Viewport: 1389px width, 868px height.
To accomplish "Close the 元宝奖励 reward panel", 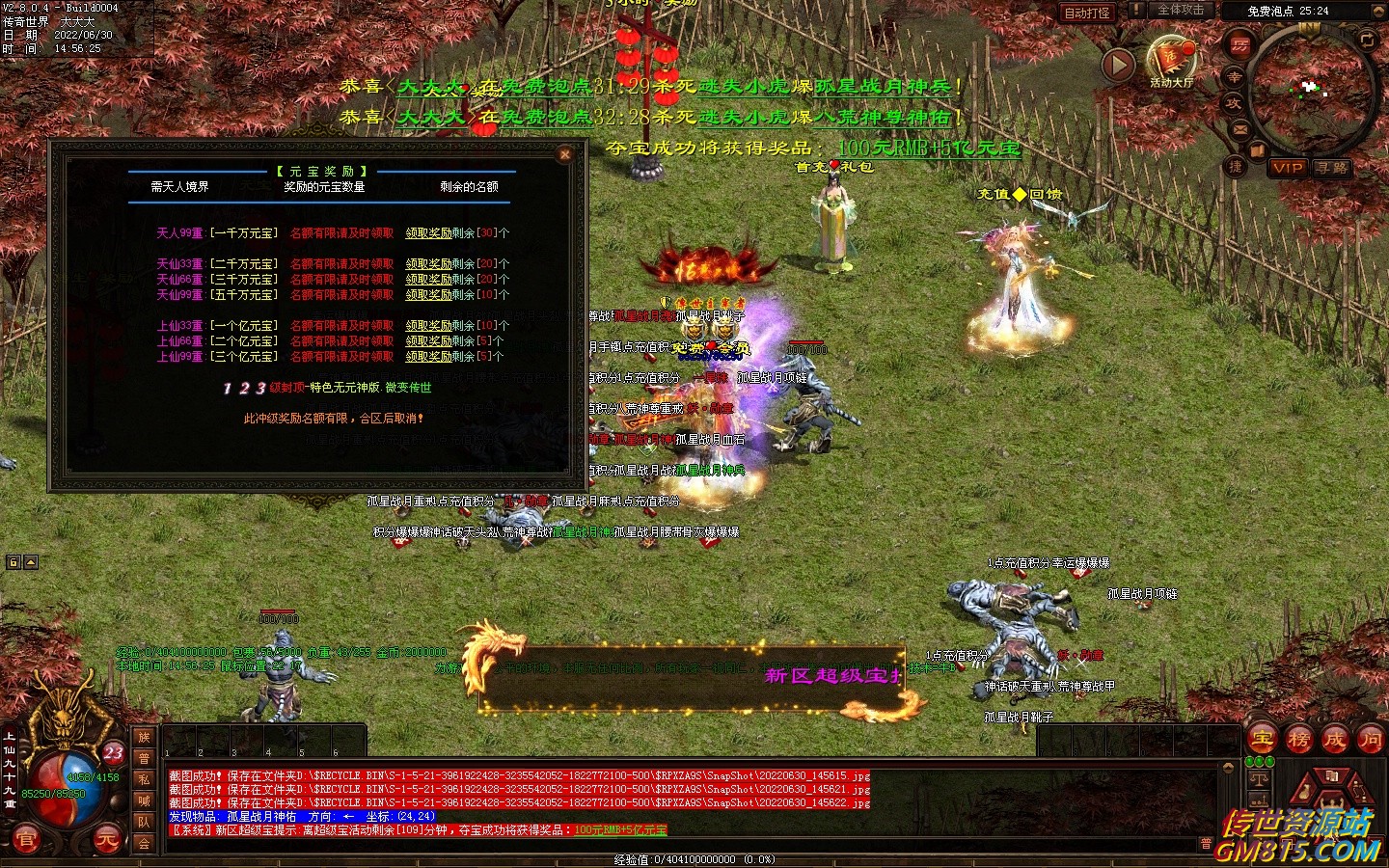I will [x=565, y=154].
